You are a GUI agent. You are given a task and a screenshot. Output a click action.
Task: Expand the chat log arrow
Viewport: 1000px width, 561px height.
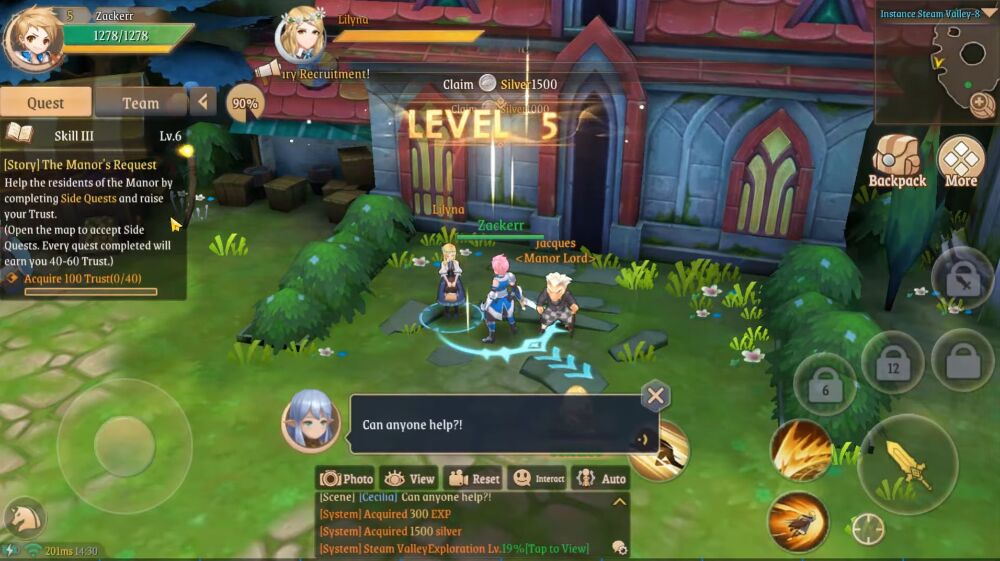[619, 501]
